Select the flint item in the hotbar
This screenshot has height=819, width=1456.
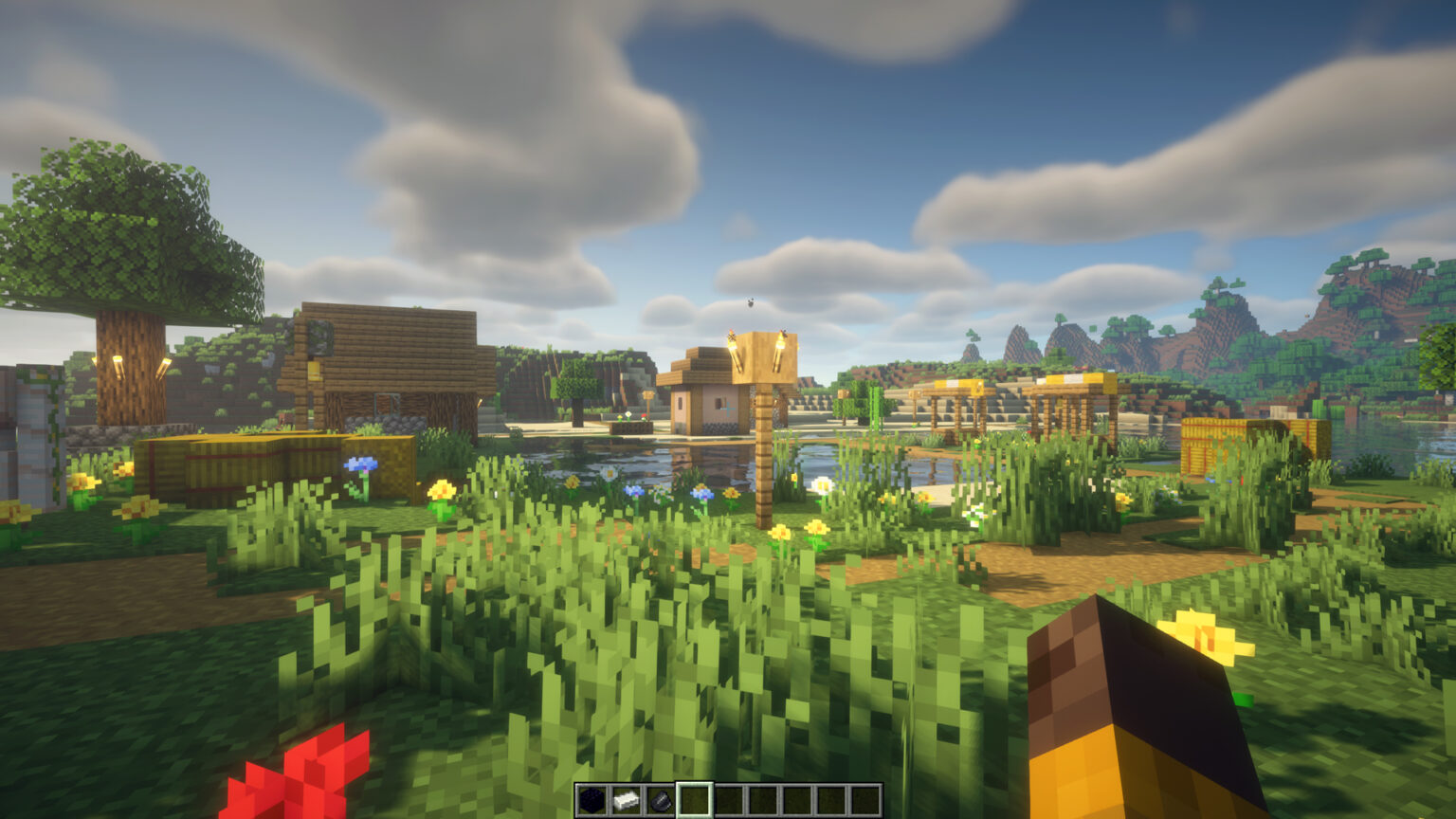click(x=663, y=799)
